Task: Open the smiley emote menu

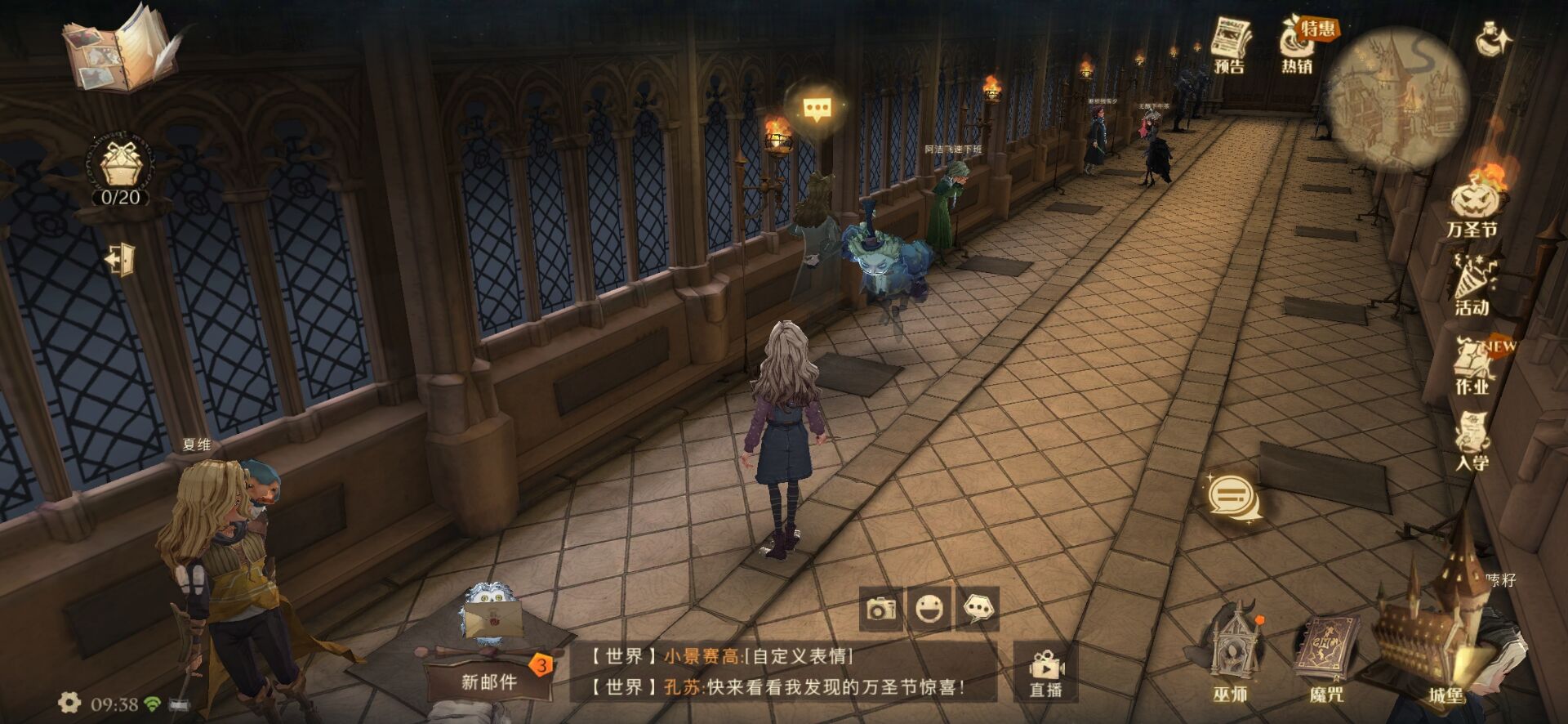Action: [929, 609]
